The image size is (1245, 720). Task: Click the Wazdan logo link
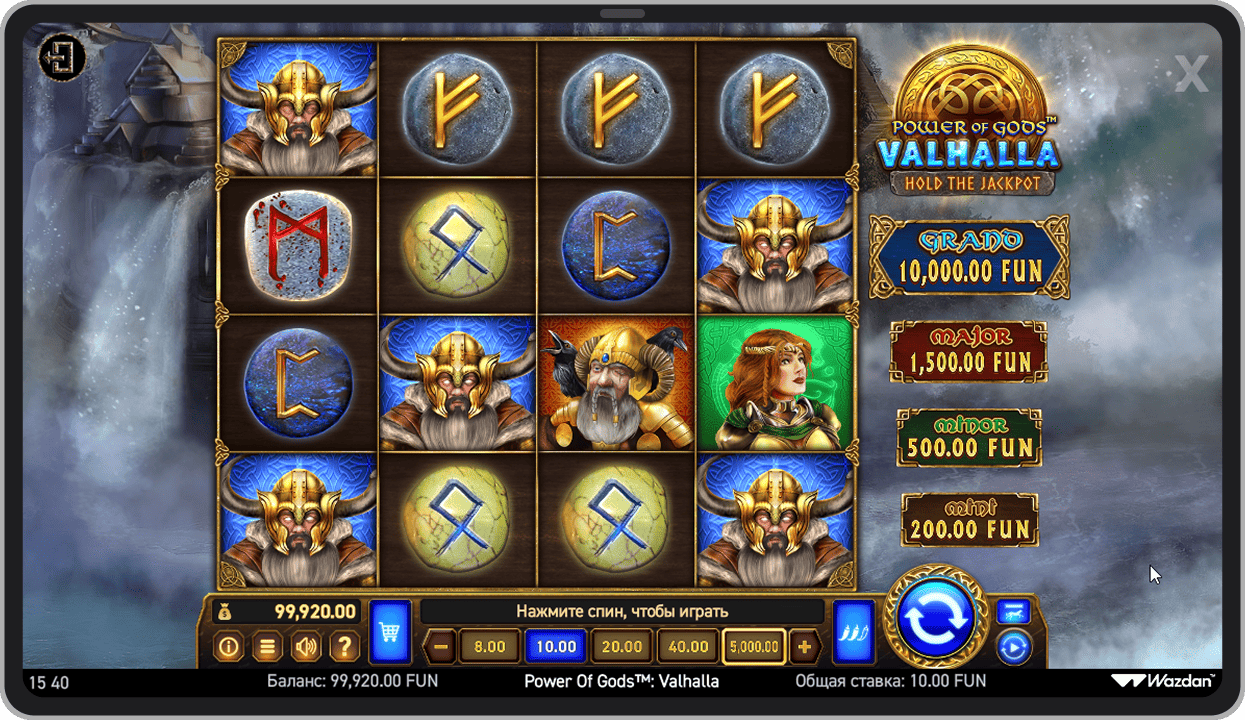point(1164,681)
